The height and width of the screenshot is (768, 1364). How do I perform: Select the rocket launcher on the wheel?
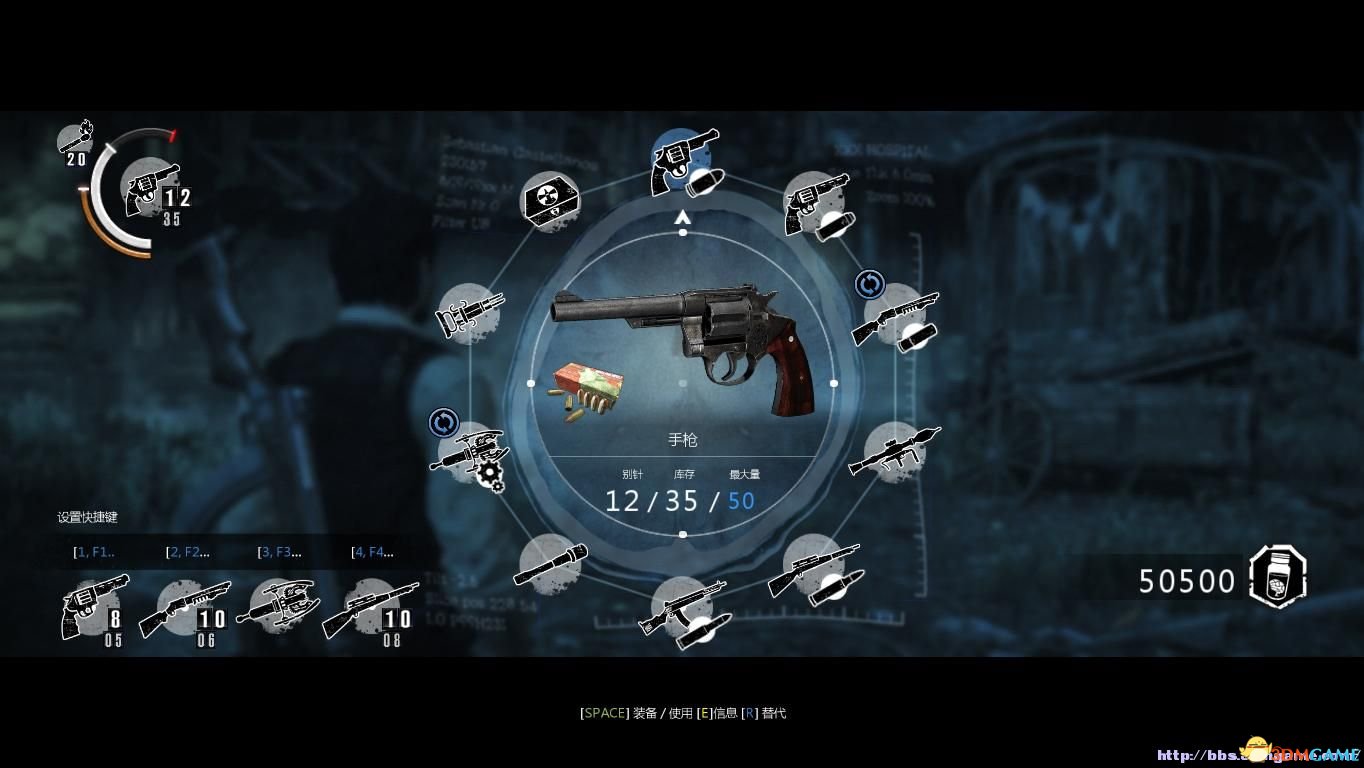point(892,449)
